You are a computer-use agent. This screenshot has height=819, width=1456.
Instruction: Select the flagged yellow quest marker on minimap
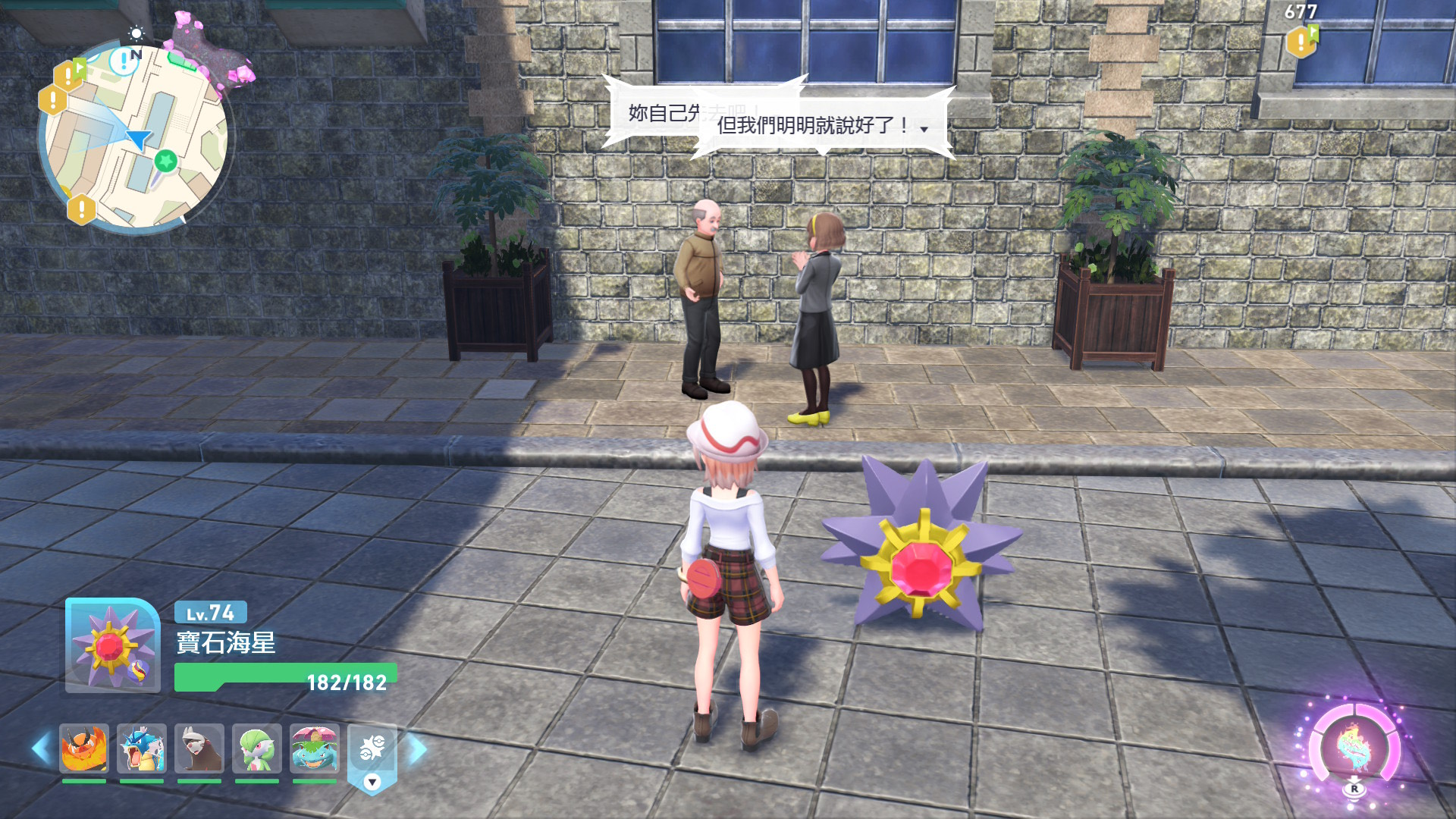point(69,74)
